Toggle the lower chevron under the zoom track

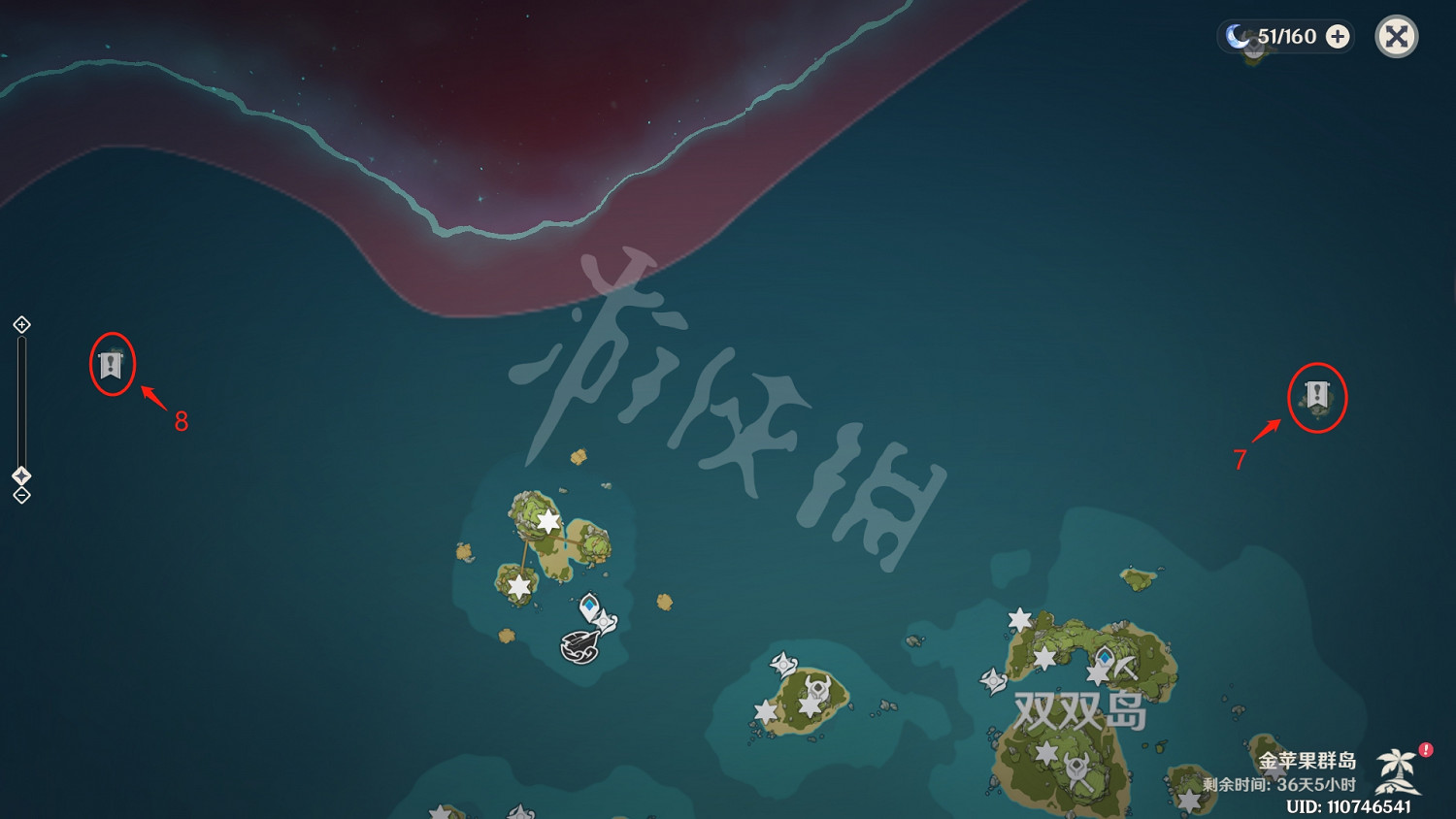click(21, 495)
